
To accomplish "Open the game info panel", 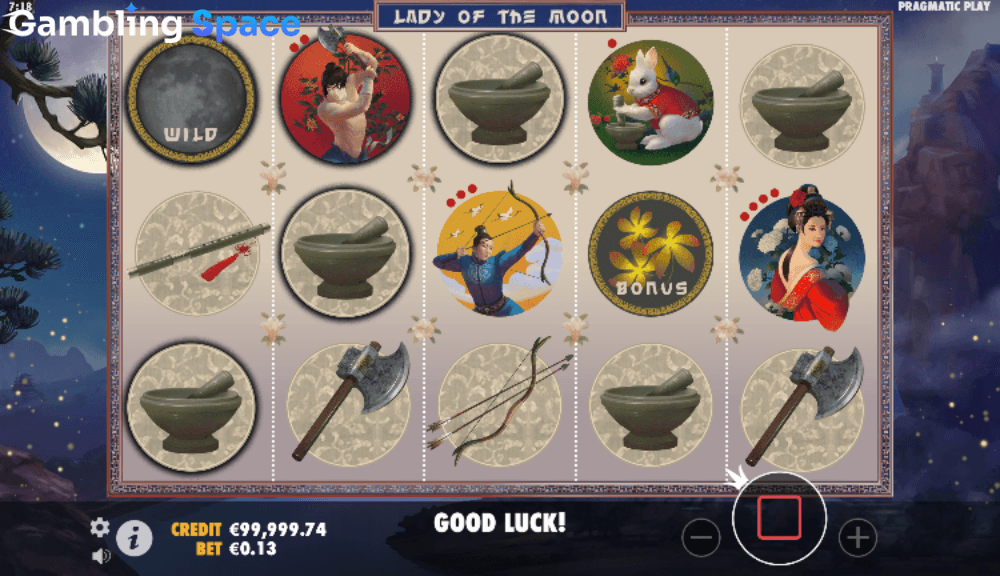I will (134, 538).
